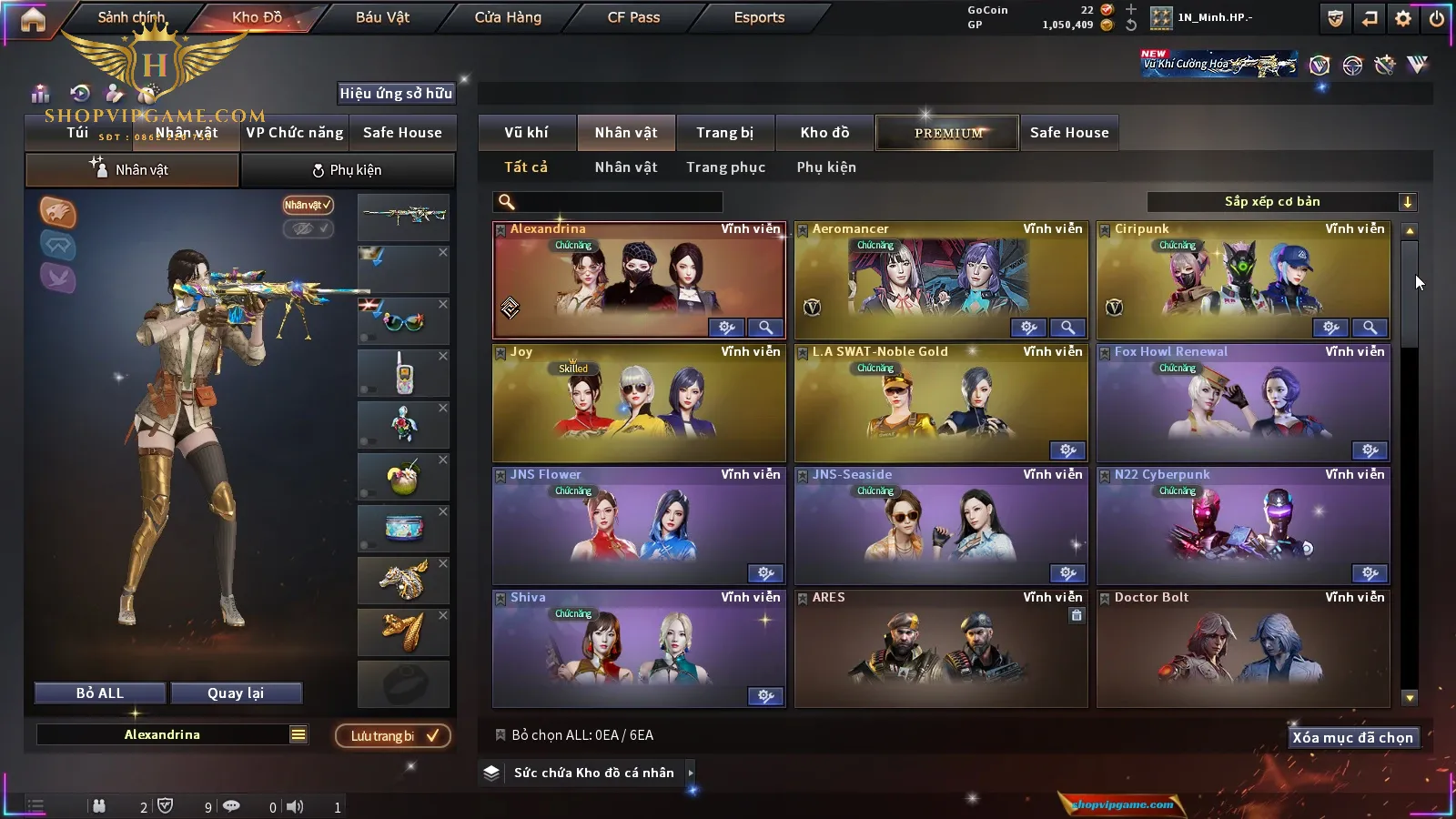
Task: Switch to the Vũ khí tab
Action: [526, 133]
